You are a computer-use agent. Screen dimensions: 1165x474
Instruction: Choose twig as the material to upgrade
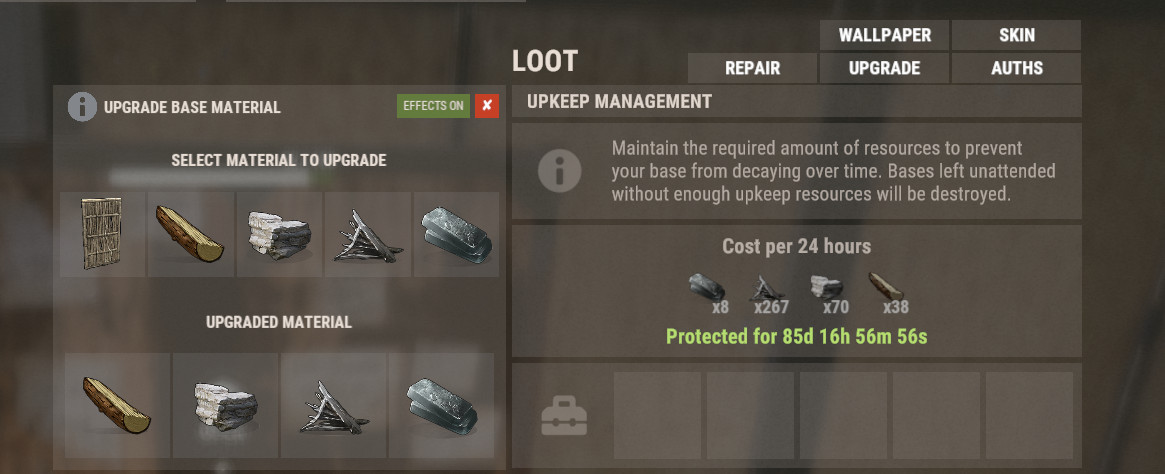click(x=103, y=235)
